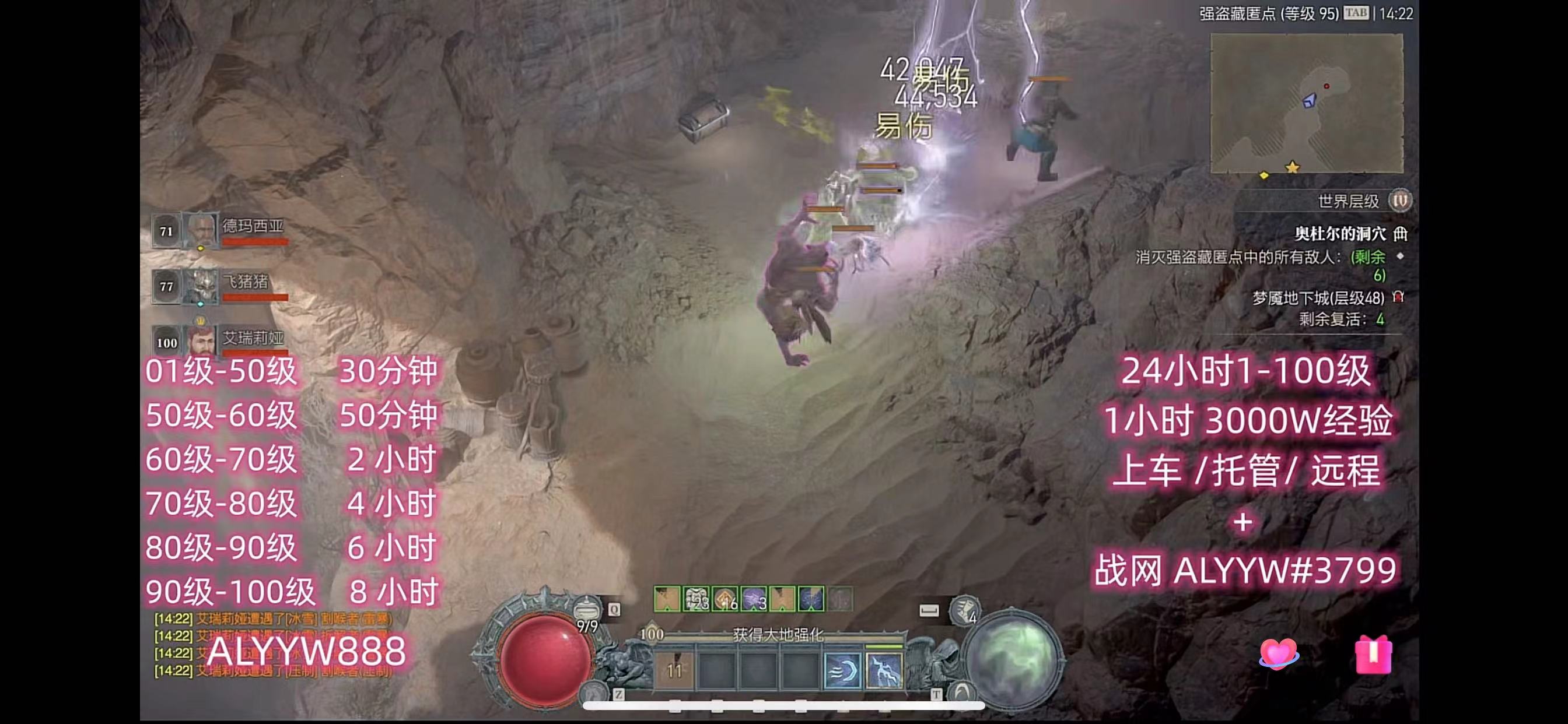The height and width of the screenshot is (724, 1568).
Task: Open the chat log messages
Action: click(x=274, y=645)
